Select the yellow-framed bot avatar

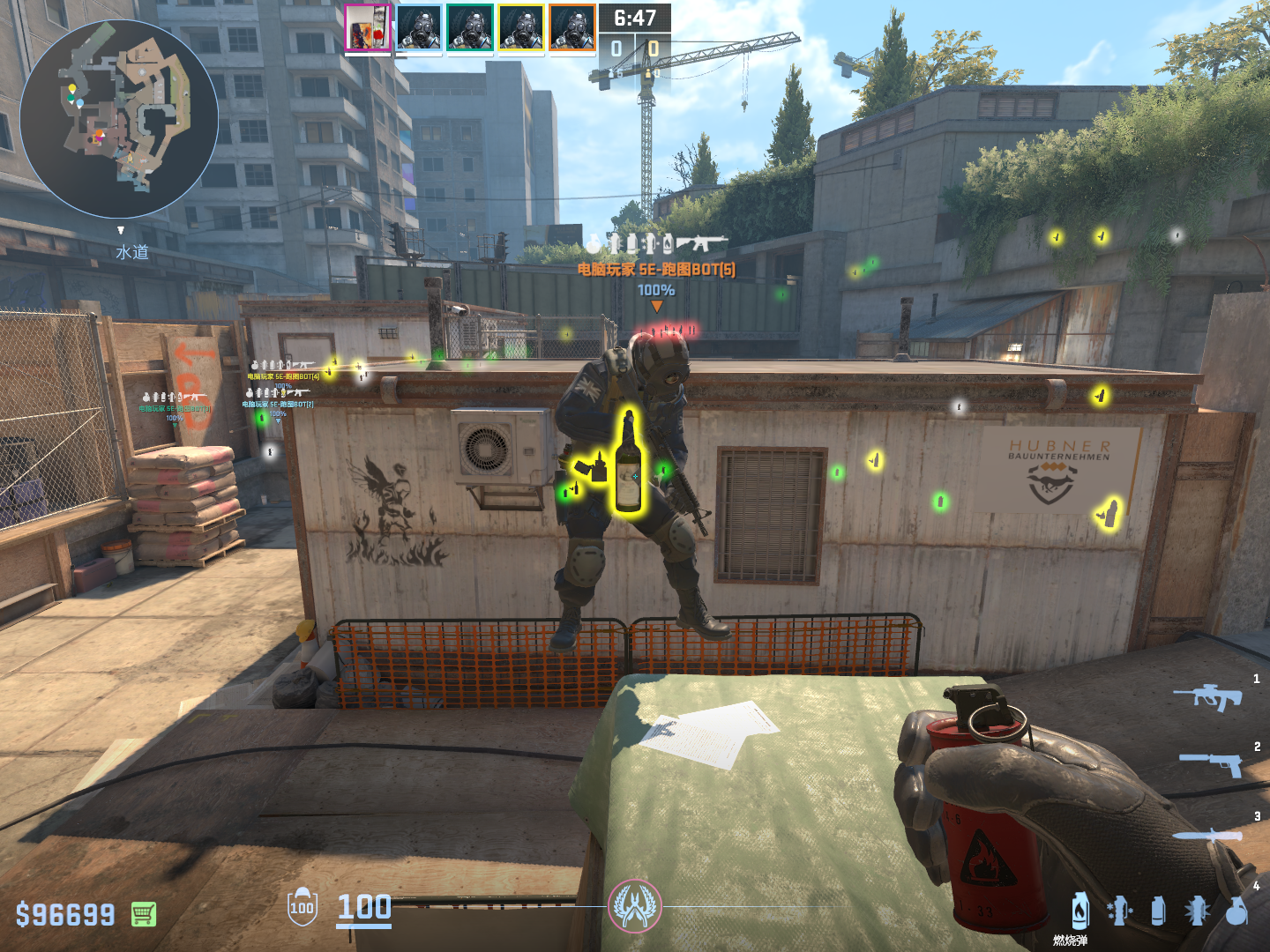(x=521, y=28)
